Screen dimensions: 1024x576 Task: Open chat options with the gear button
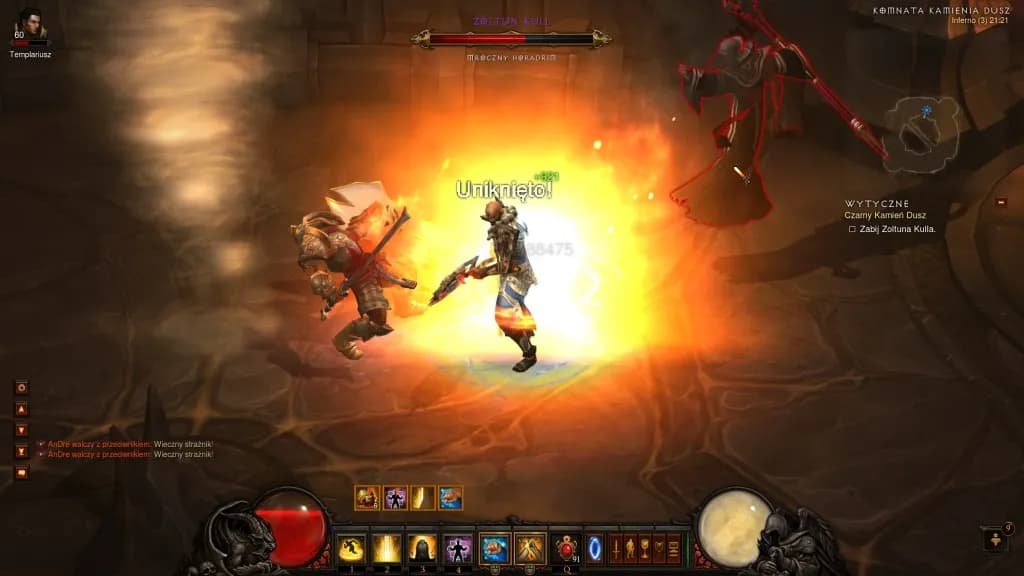(21, 387)
